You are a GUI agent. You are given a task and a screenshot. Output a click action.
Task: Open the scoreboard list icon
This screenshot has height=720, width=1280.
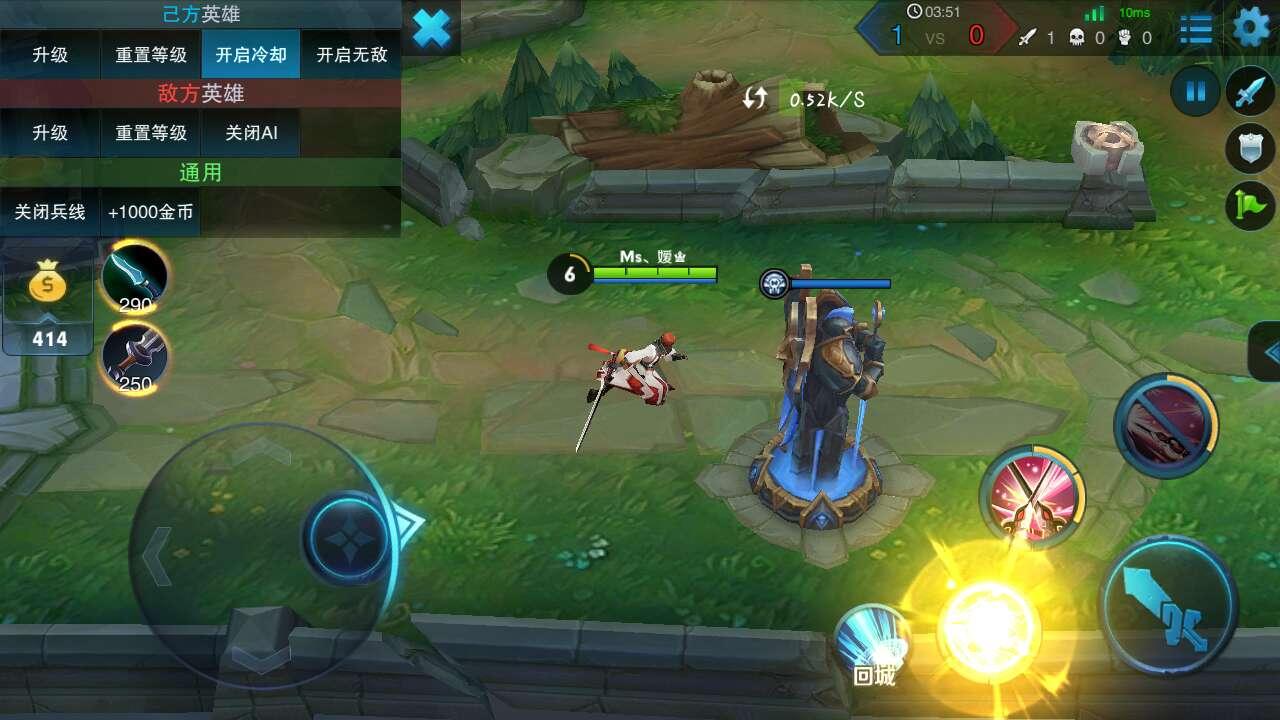tap(1196, 28)
